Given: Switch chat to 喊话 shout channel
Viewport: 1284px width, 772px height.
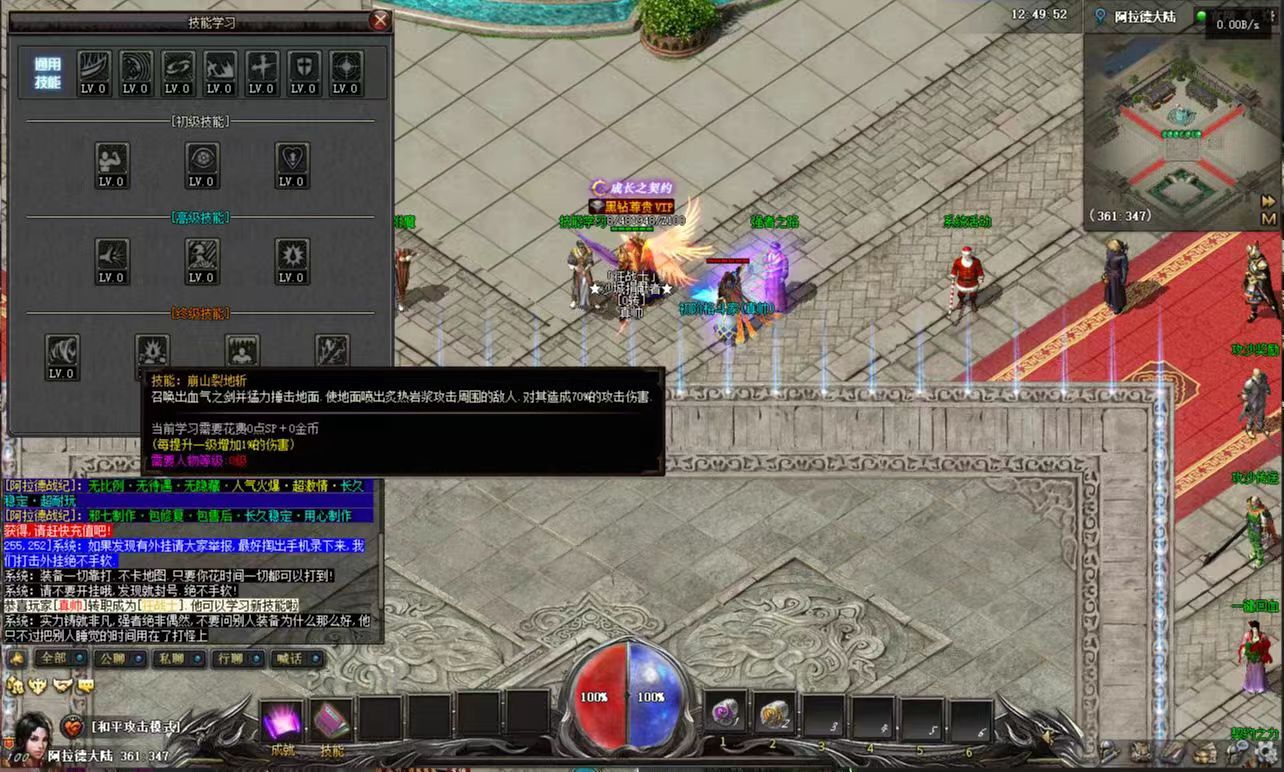Looking at the screenshot, I should tap(297, 659).
